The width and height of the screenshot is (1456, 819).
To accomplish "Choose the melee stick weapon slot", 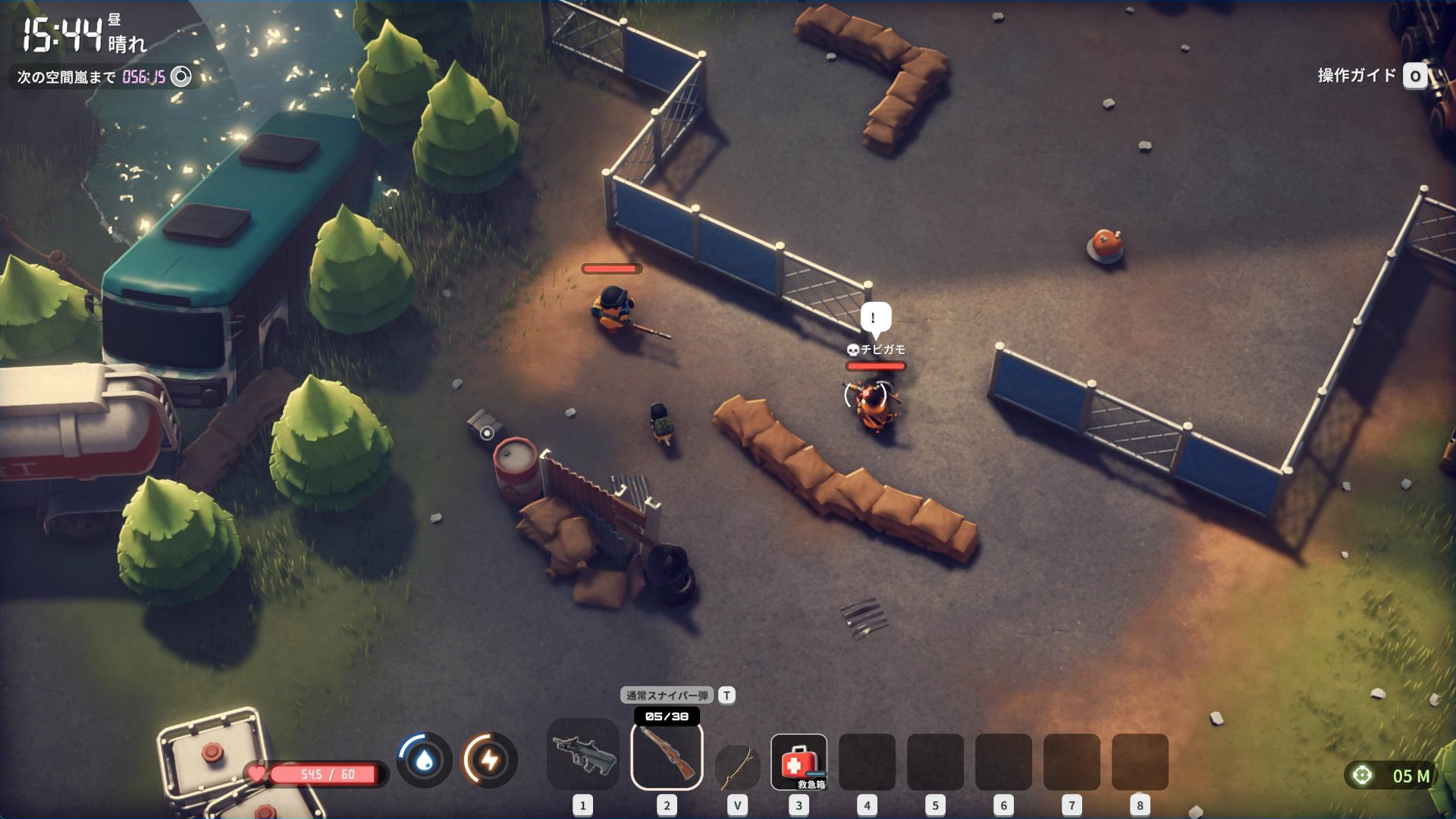I will click(x=737, y=766).
